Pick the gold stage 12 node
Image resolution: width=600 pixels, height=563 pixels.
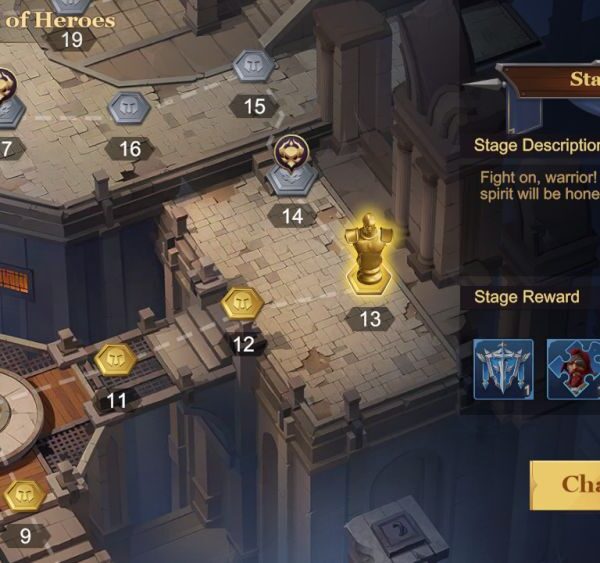(x=241, y=303)
